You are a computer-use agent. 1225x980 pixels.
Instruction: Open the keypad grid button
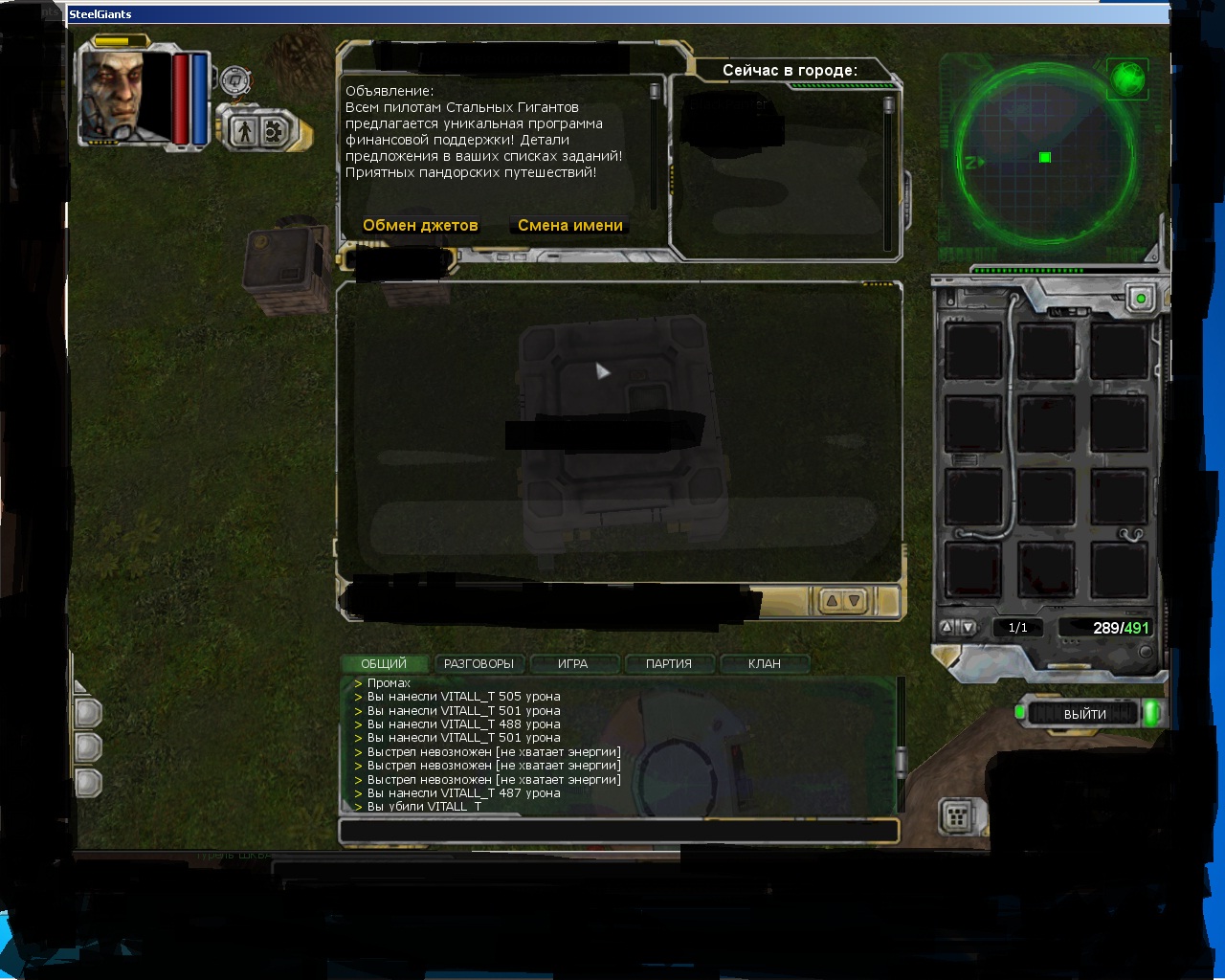click(x=956, y=816)
